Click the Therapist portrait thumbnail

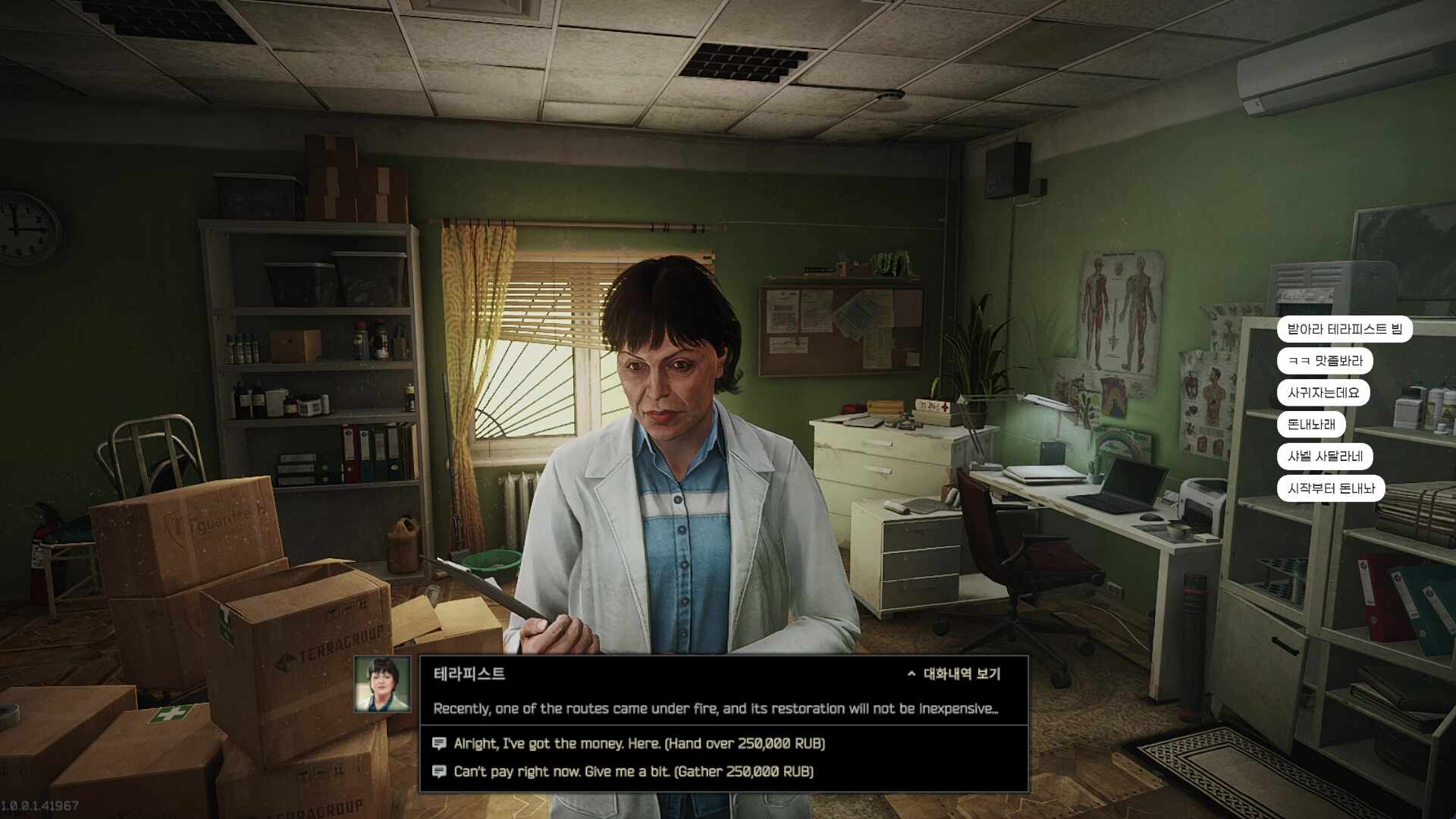click(x=382, y=684)
